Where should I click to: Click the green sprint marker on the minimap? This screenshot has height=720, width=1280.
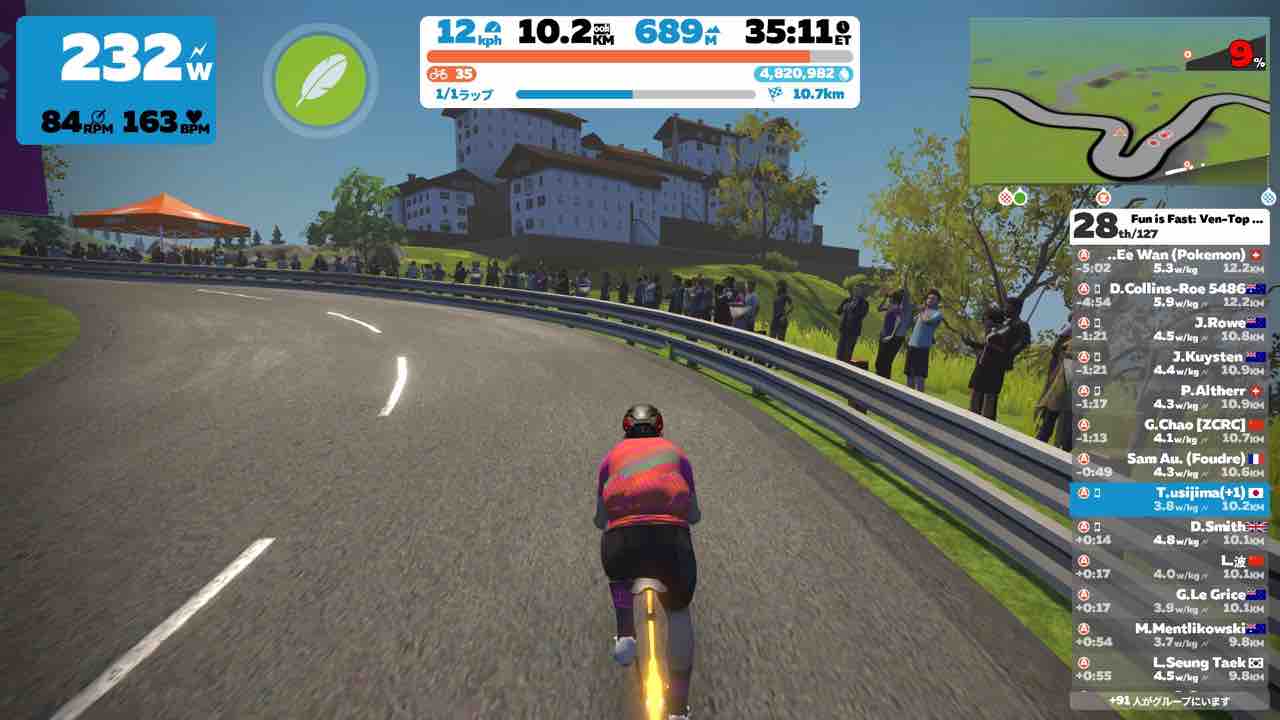pos(1020,197)
